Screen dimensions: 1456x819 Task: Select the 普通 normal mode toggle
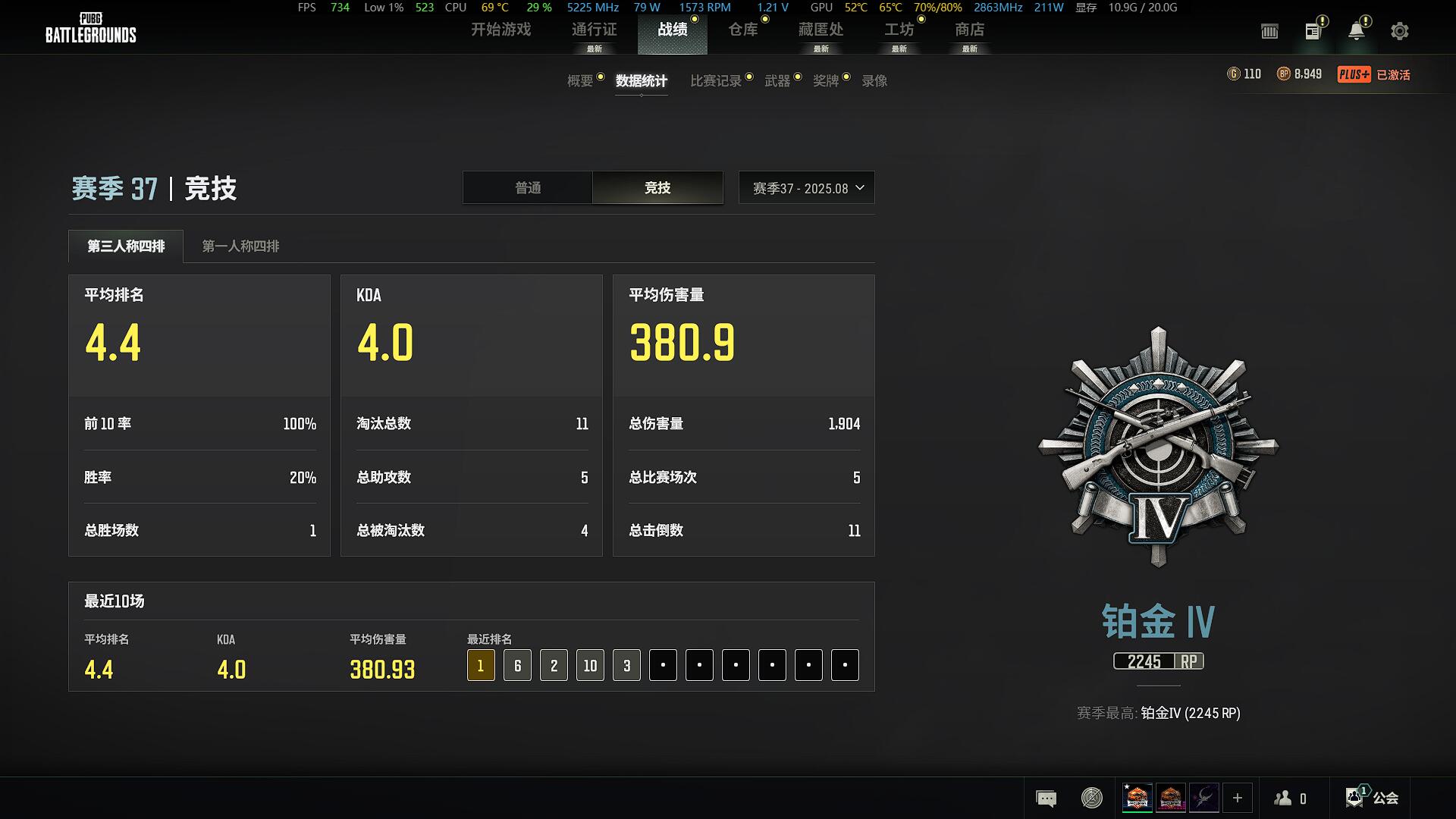[x=528, y=188]
